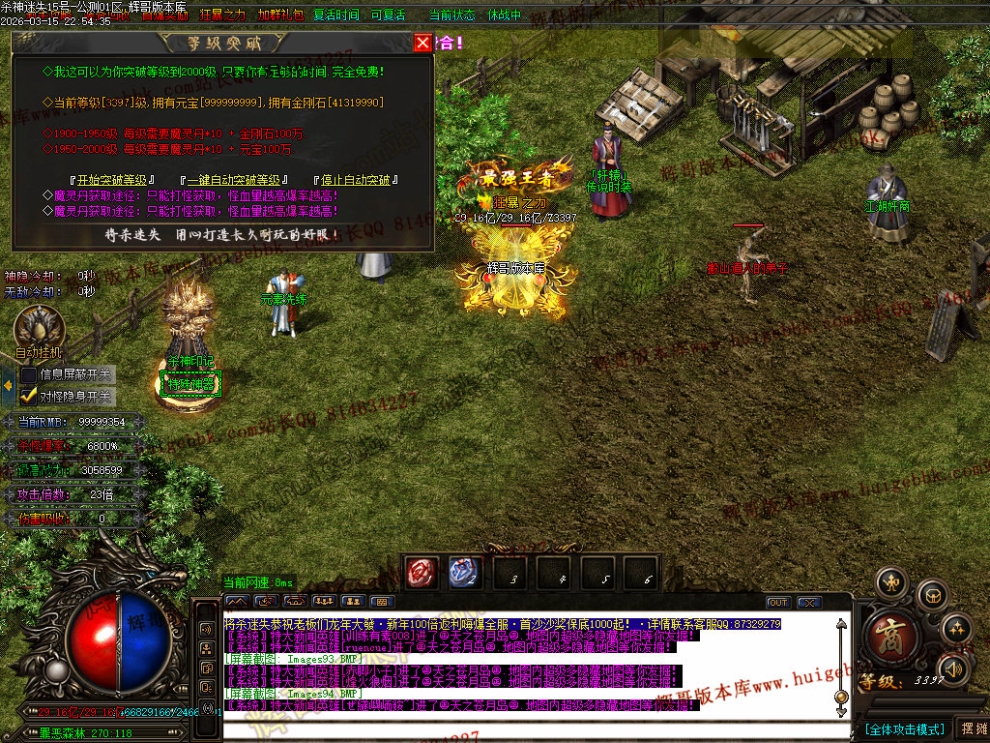Toggle the 信息屏蔽开关 checkbox
The image size is (990, 743).
click(x=29, y=375)
